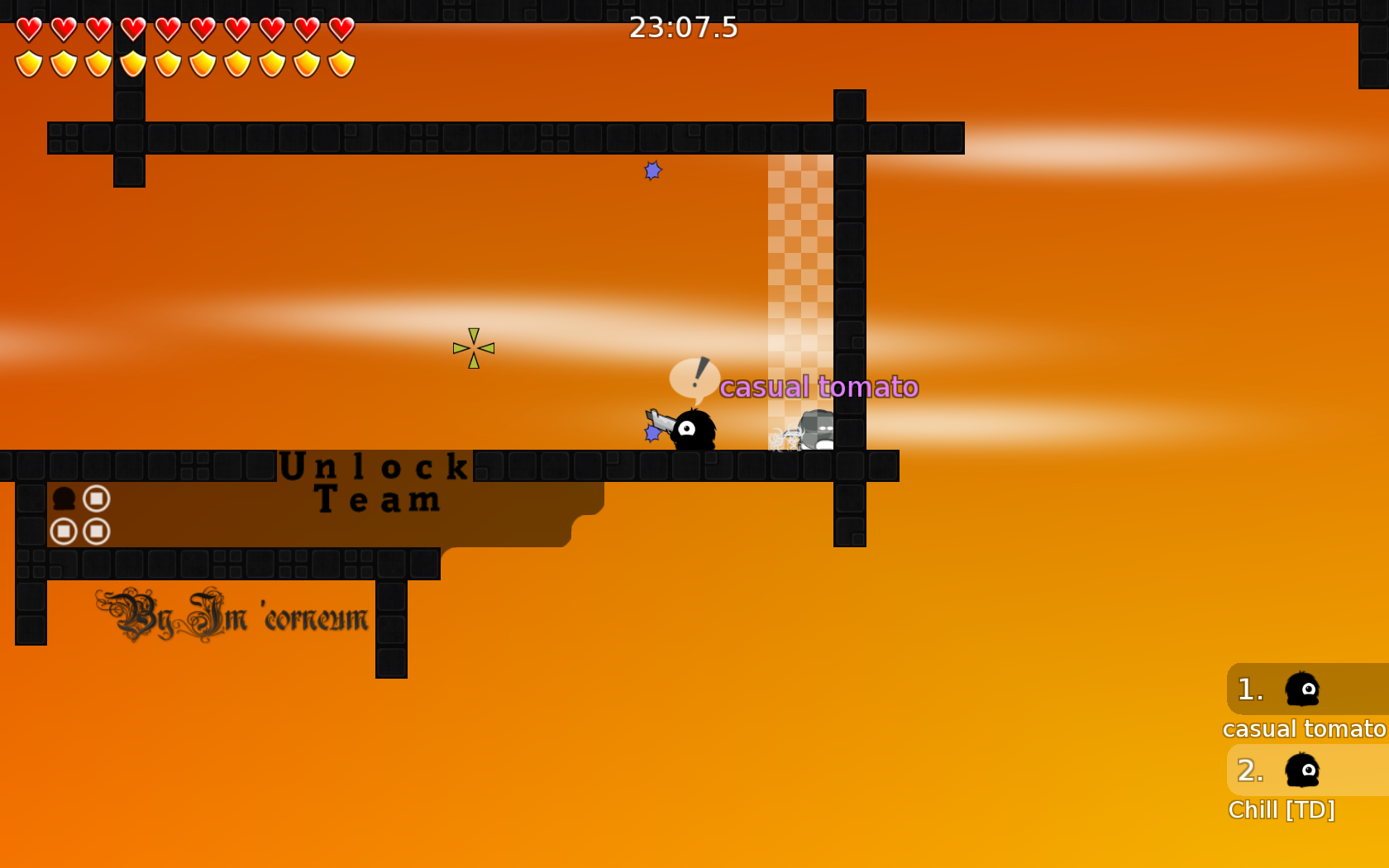
Task: Select the casual tomato name tag
Action: pos(819,386)
